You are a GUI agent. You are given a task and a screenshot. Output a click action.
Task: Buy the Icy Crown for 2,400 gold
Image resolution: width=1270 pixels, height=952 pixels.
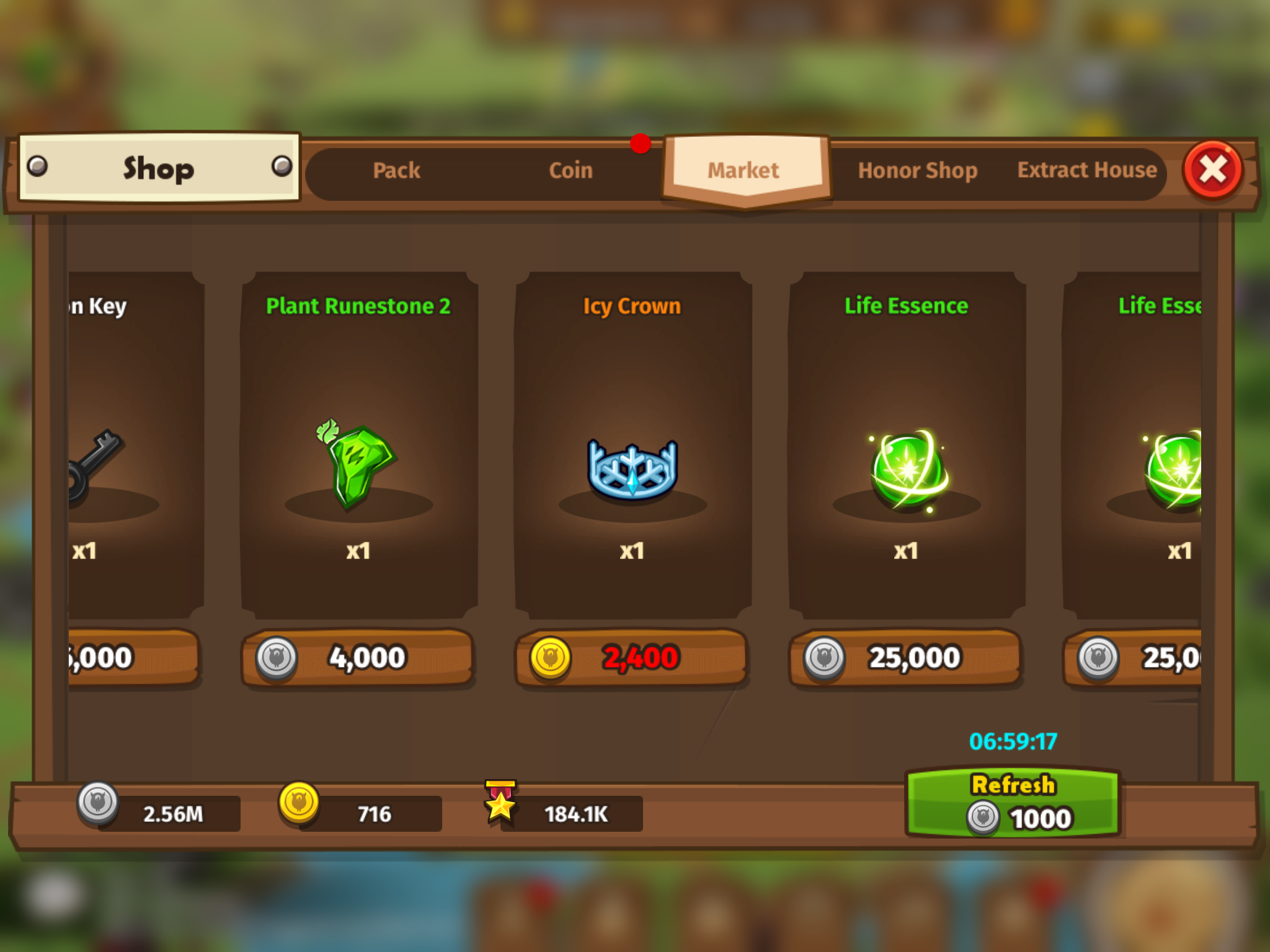click(631, 658)
